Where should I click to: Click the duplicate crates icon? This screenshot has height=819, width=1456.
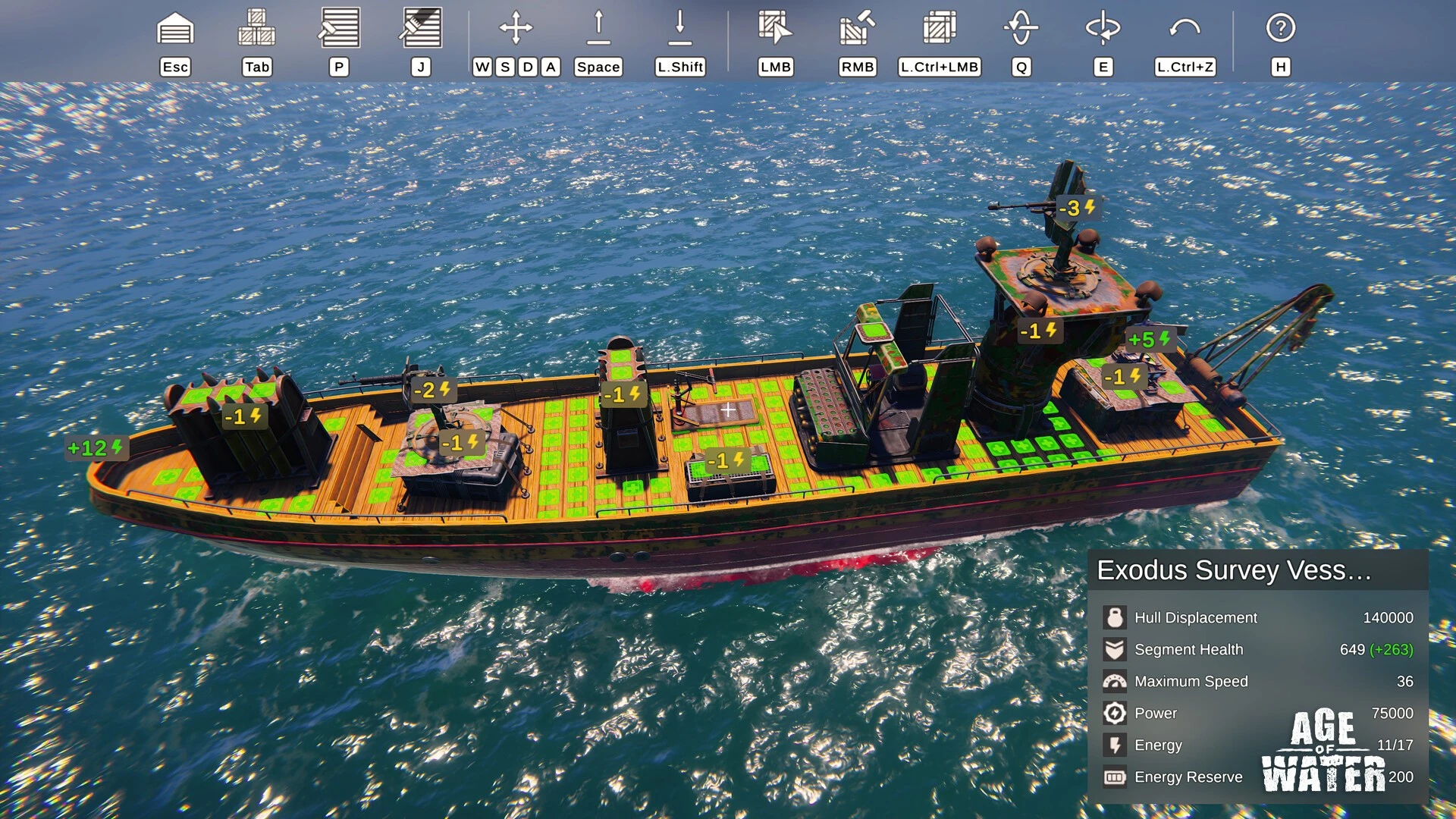click(939, 29)
